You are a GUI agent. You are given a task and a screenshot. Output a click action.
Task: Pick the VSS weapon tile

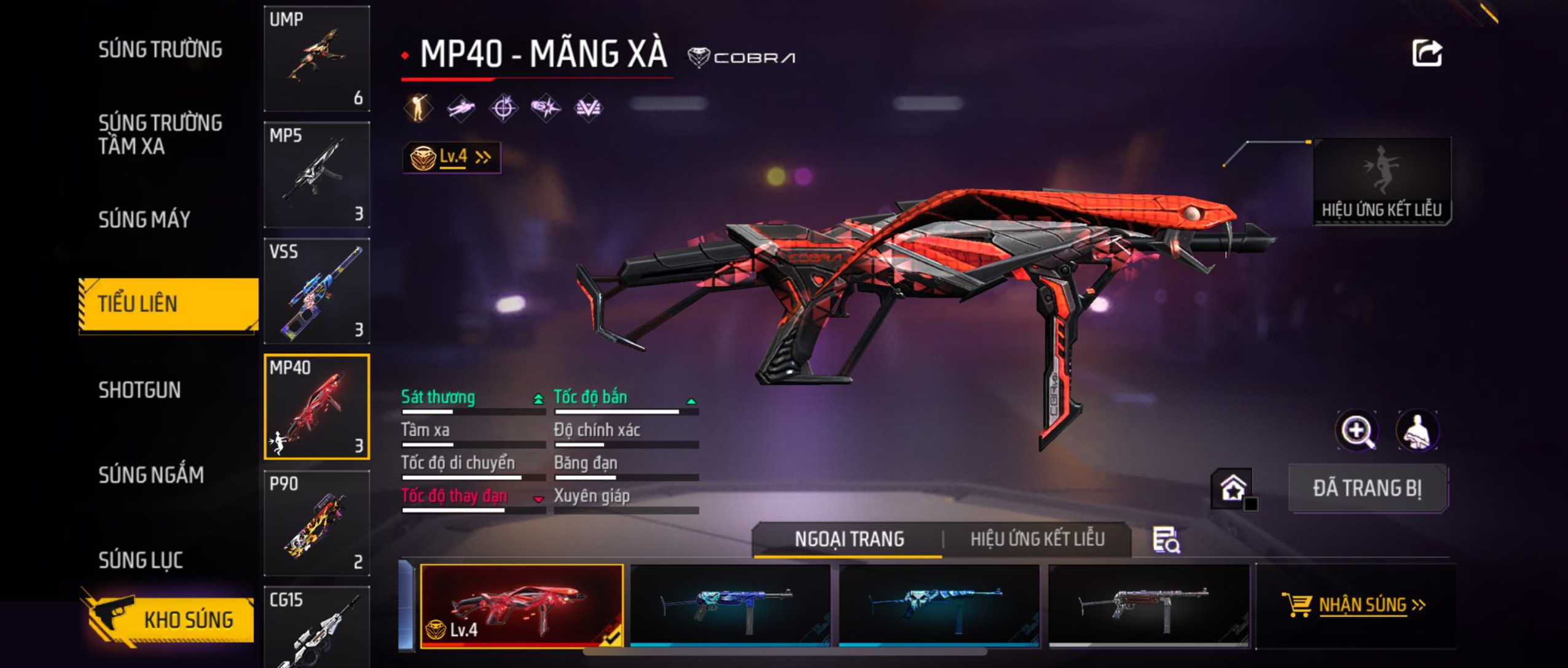316,291
